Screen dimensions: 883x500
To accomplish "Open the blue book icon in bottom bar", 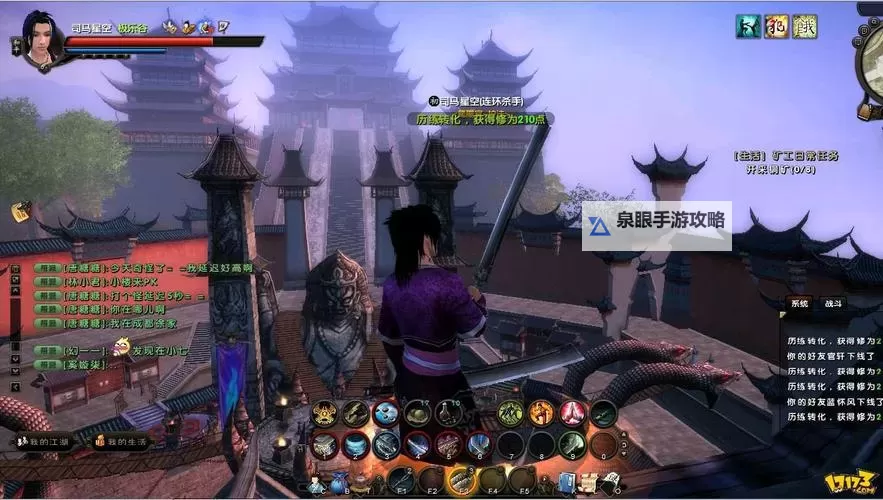I will click(x=568, y=484).
